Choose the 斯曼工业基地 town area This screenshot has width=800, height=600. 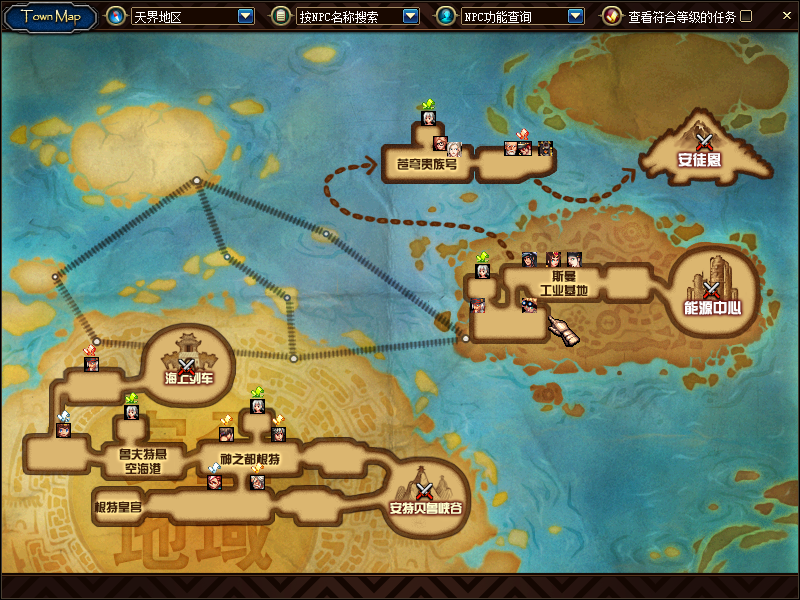(563, 284)
